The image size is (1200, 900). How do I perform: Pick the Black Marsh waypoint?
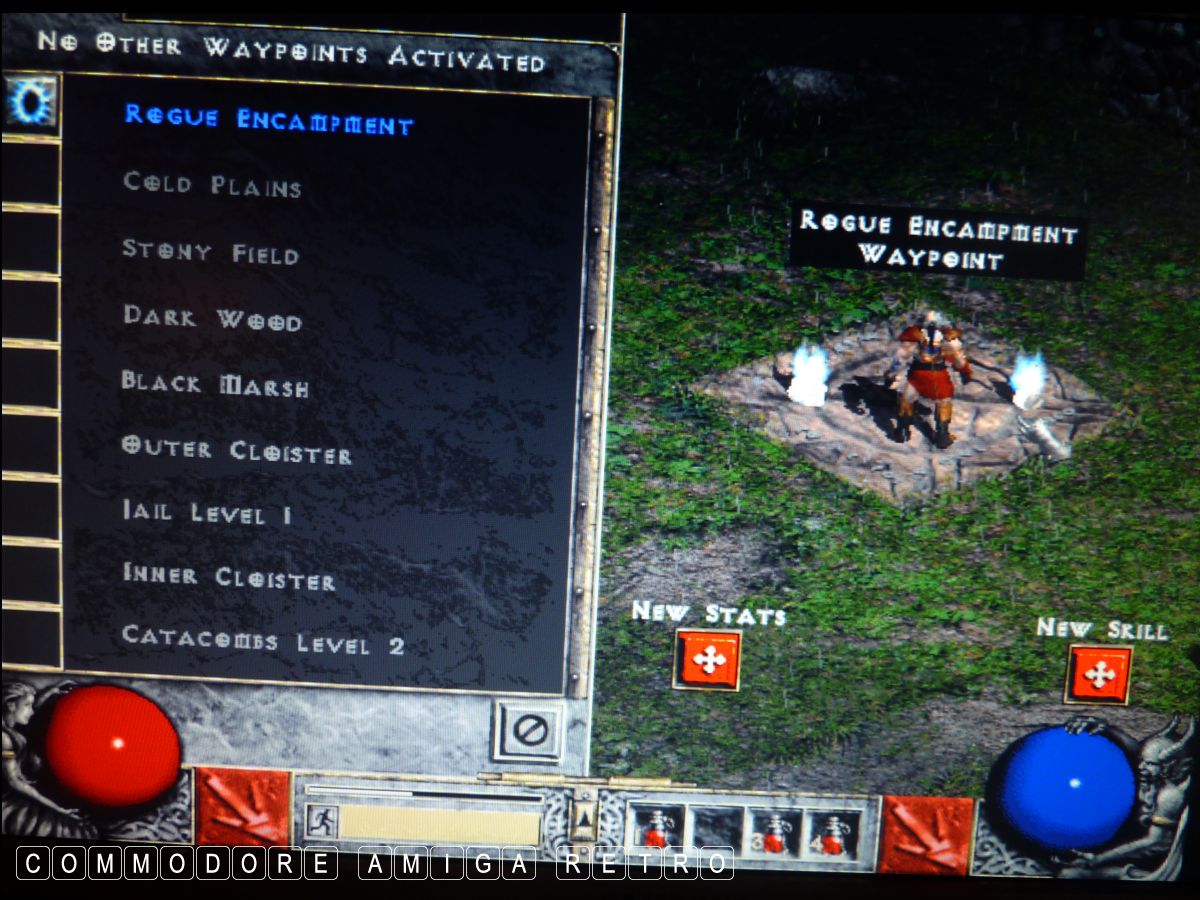click(215, 384)
